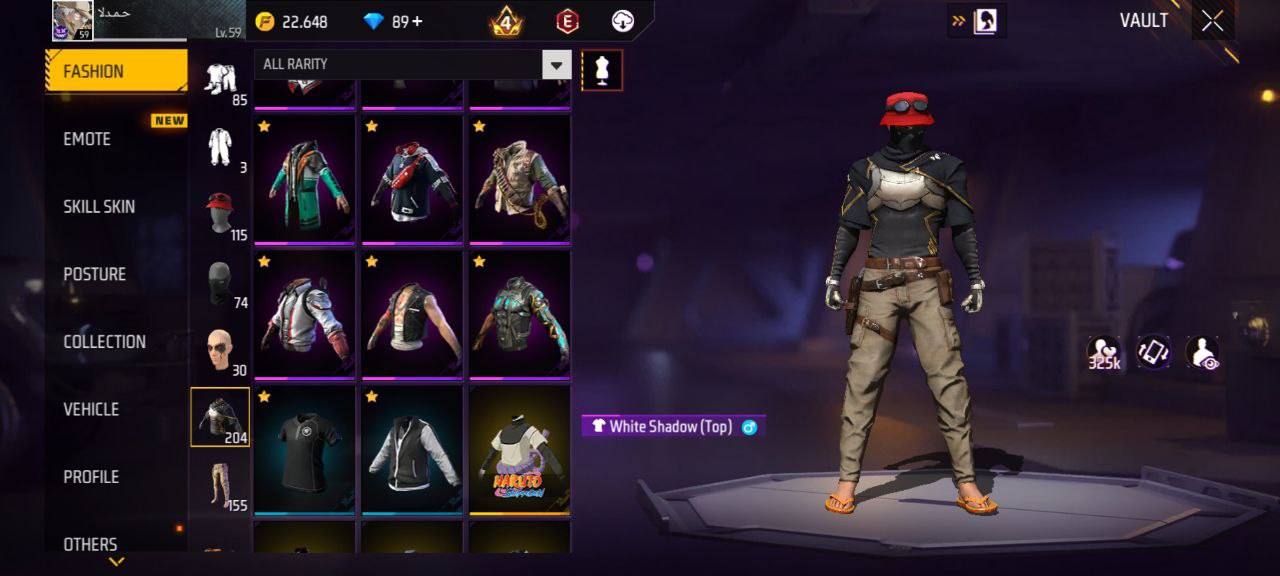Screen dimensions: 1280x576
Task: Select the Naruto Shippuden top item
Action: point(519,450)
